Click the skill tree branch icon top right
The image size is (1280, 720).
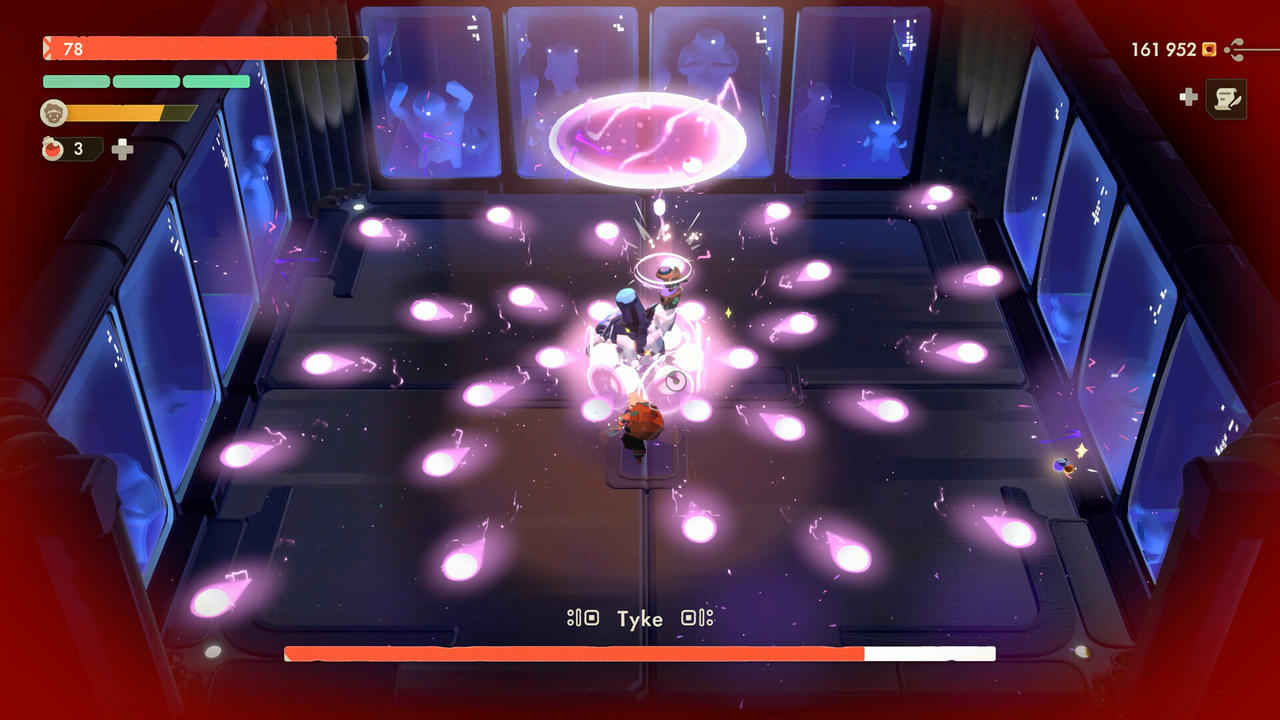point(1236,48)
